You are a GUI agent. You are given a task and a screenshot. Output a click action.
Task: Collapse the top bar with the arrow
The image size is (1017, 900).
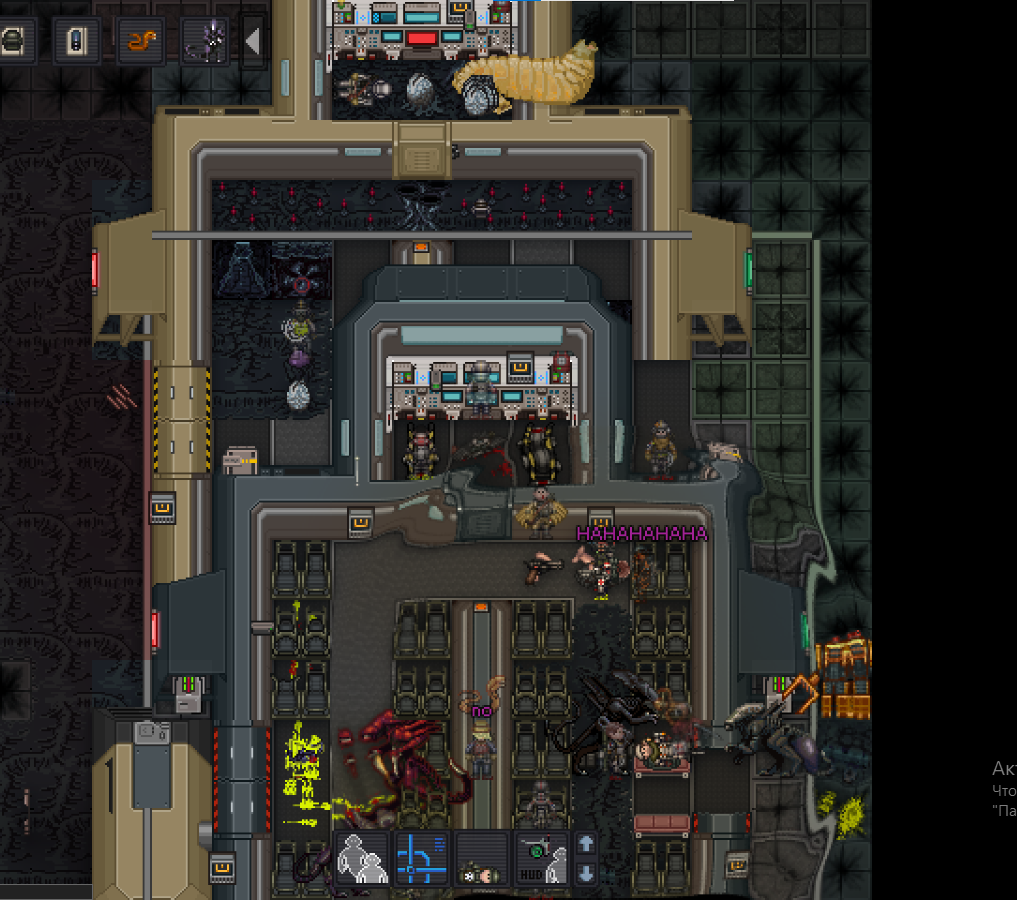click(253, 41)
